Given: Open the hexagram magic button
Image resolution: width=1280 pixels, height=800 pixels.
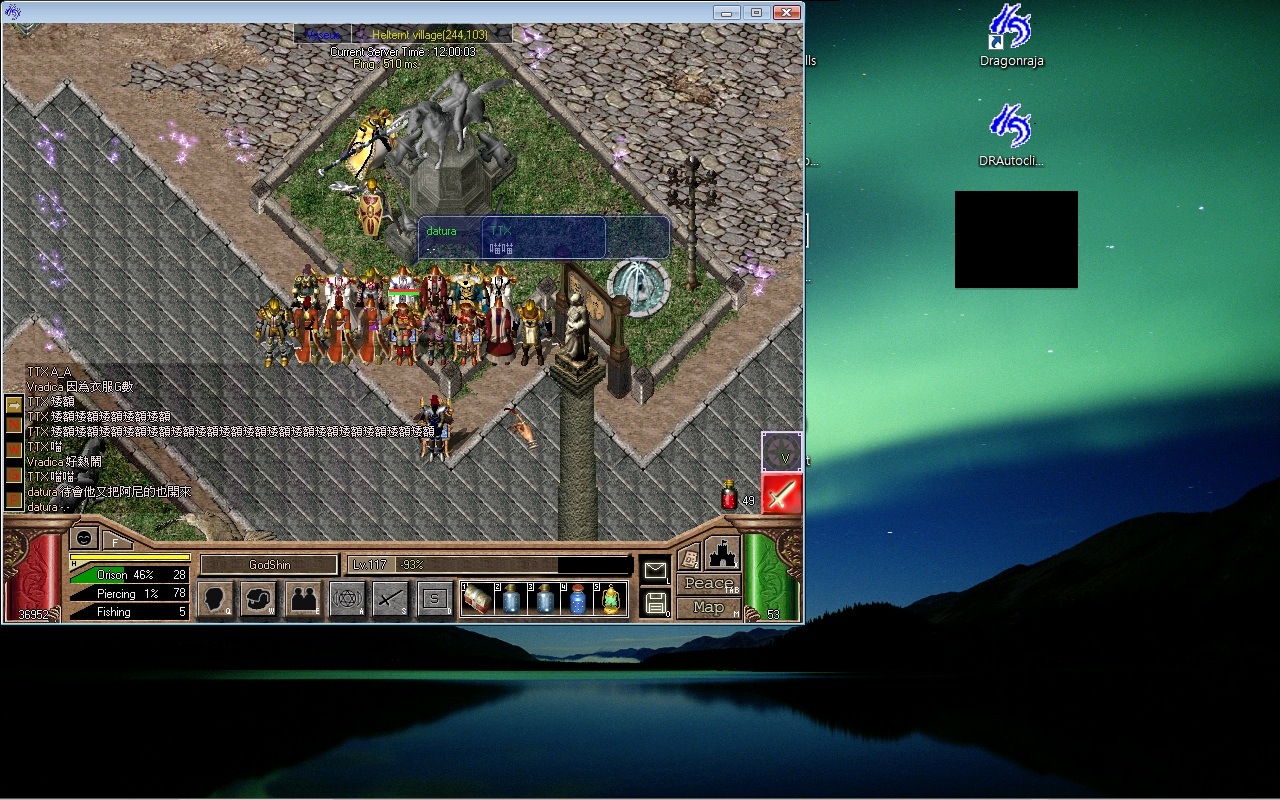Looking at the screenshot, I should (x=347, y=599).
